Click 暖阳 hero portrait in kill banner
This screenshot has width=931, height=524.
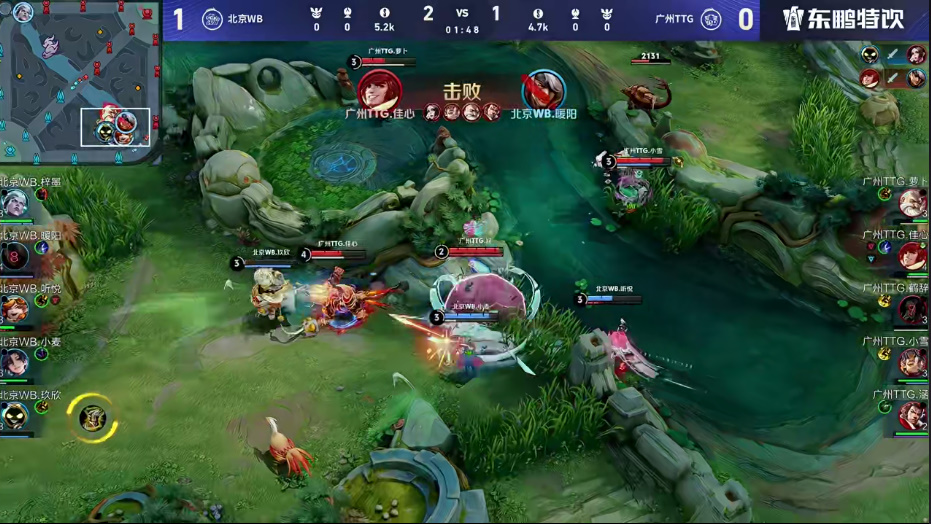[543, 91]
